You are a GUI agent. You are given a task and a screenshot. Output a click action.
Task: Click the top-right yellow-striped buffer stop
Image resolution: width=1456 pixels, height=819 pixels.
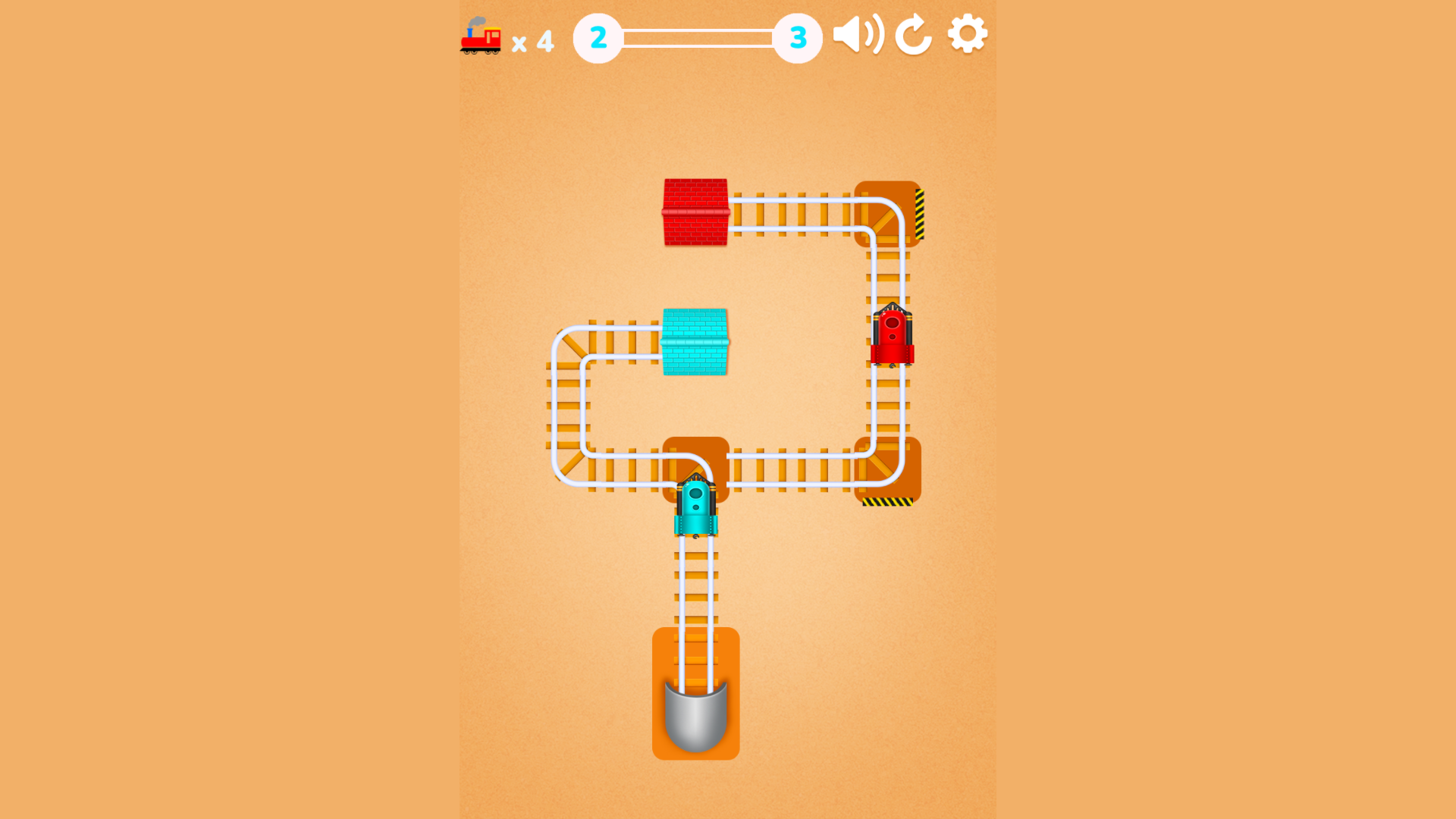(919, 213)
